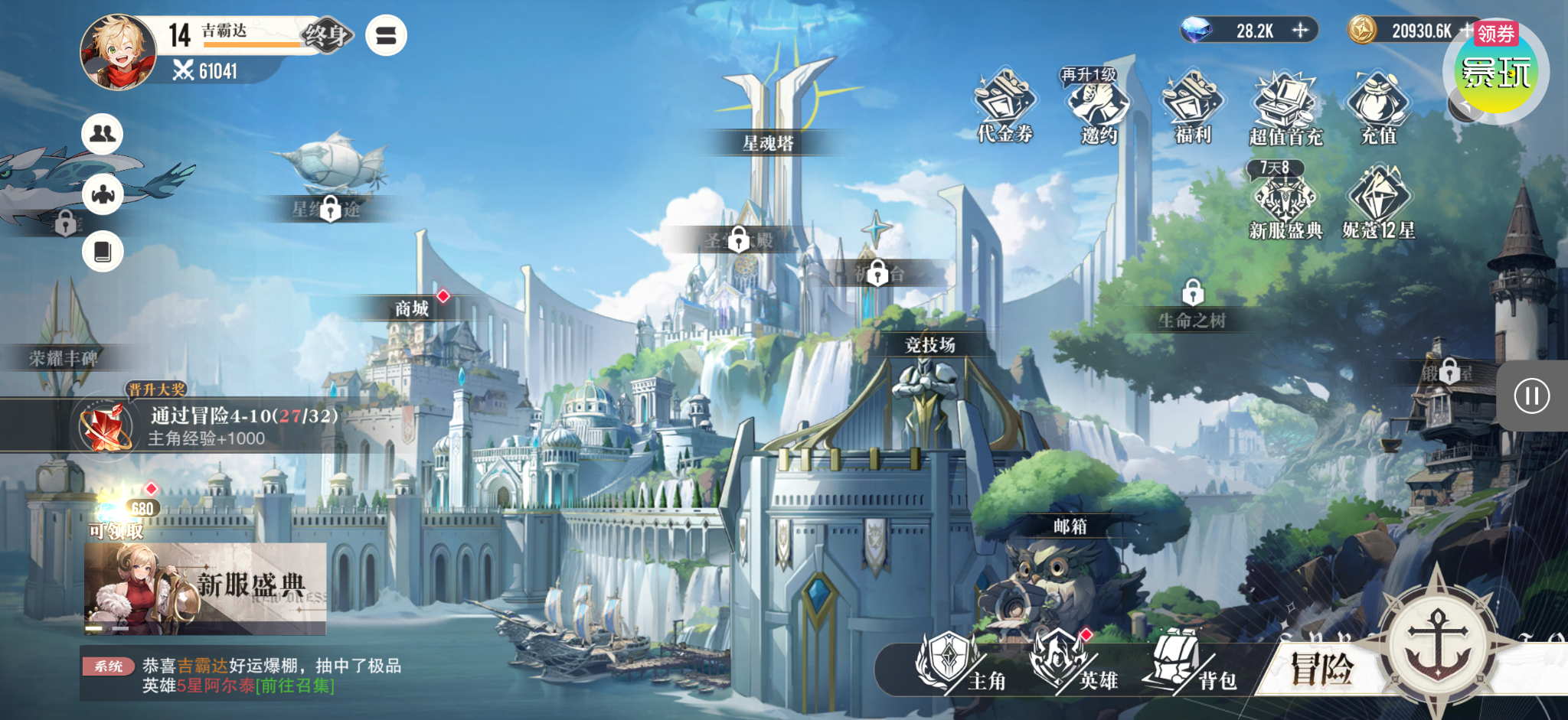Screen dimensions: 1568x720
Task: Open the friends icon on left sidebar
Action: pyautogui.click(x=103, y=134)
